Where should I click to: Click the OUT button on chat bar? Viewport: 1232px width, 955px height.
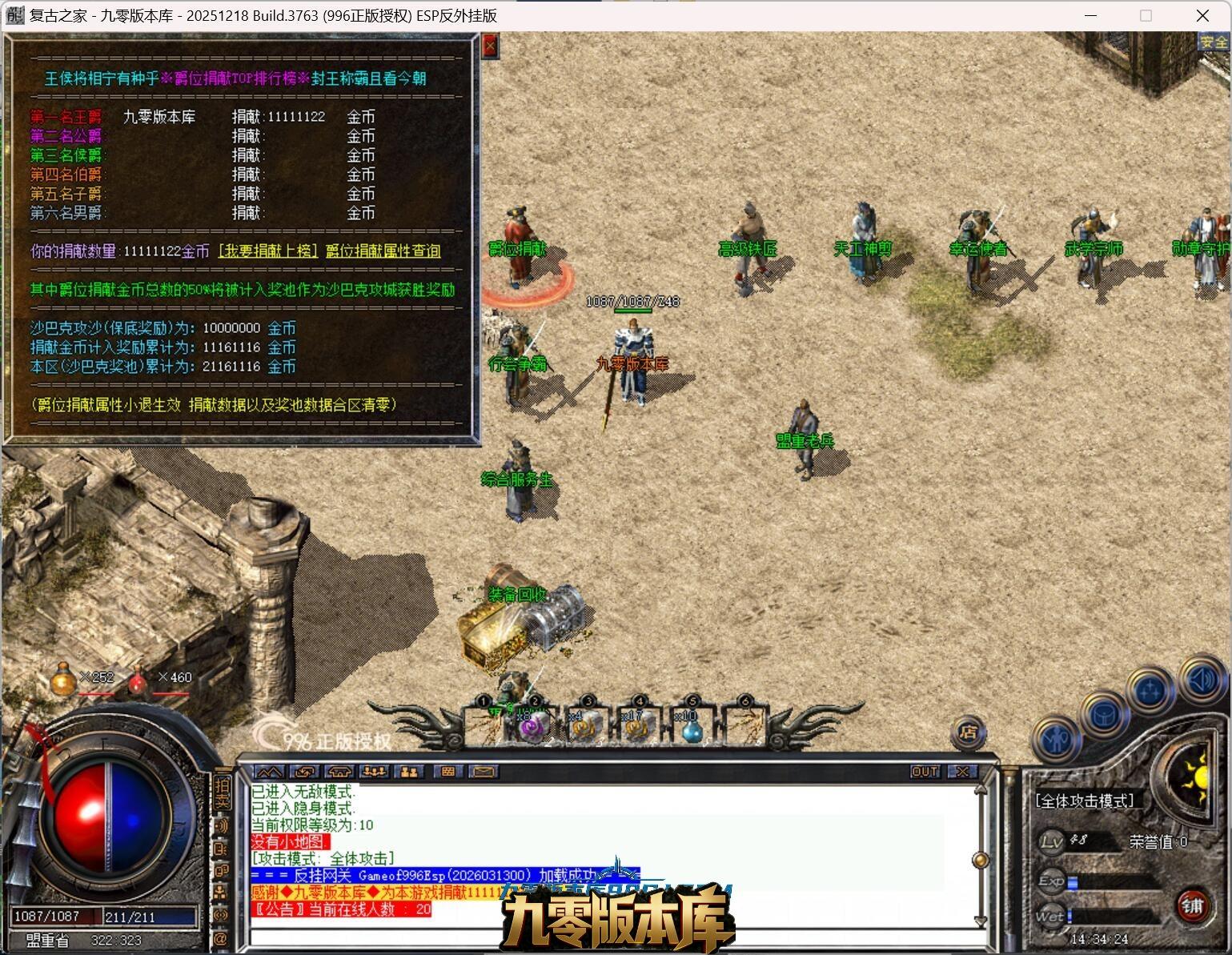(x=925, y=772)
